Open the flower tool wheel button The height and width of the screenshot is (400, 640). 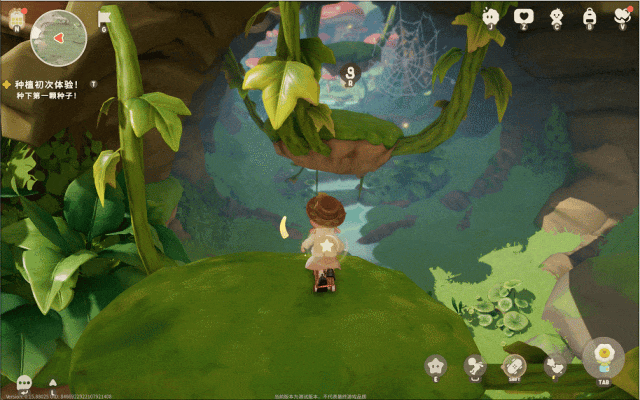602,357
